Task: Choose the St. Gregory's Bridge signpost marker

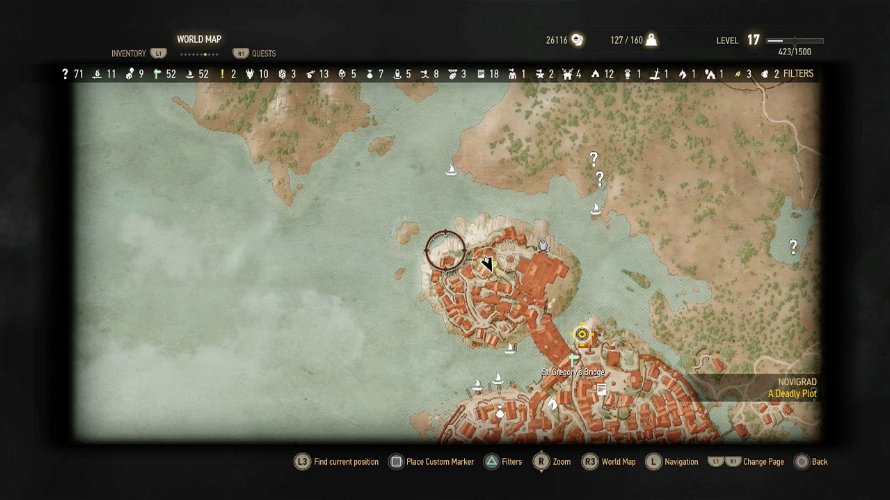Action: [574, 356]
